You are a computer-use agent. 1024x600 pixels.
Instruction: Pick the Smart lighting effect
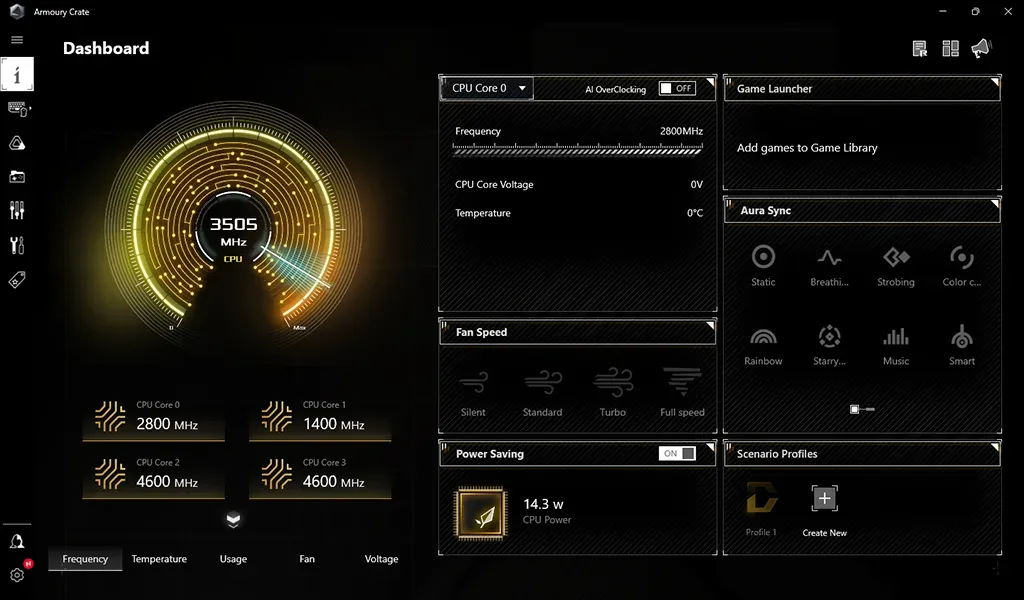tap(961, 344)
